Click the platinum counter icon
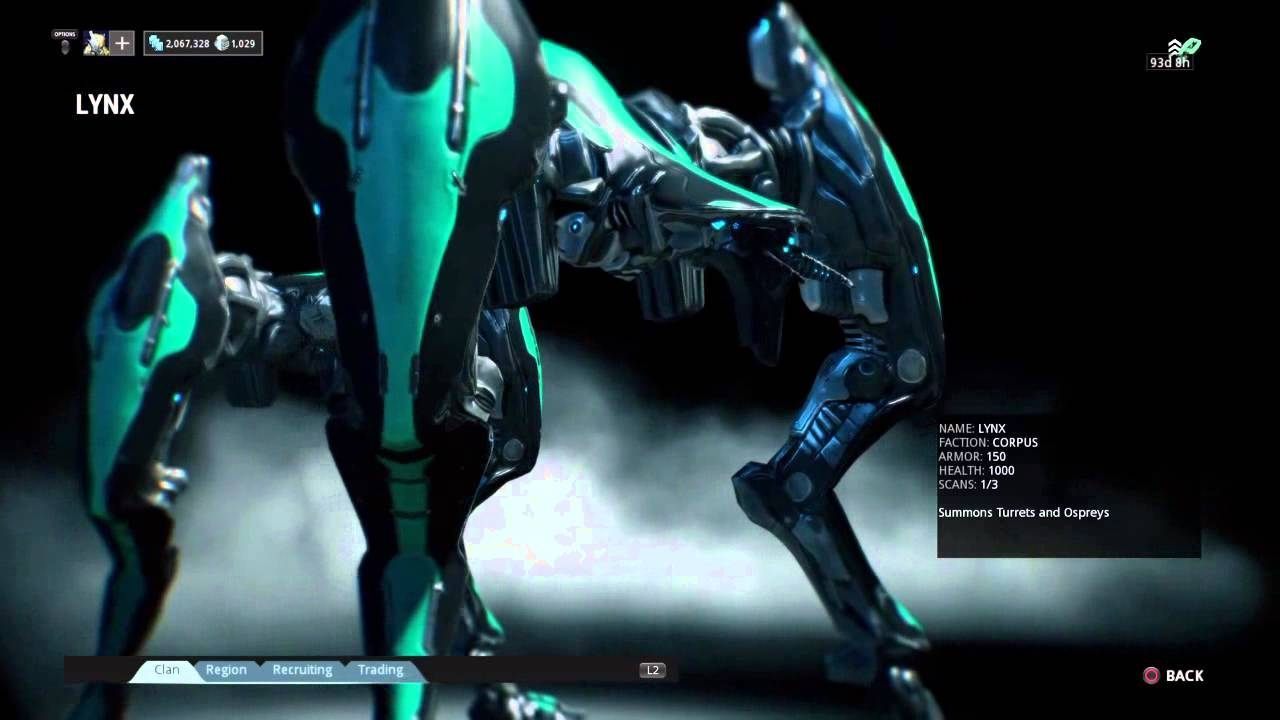The image size is (1280, 720). 222,43
